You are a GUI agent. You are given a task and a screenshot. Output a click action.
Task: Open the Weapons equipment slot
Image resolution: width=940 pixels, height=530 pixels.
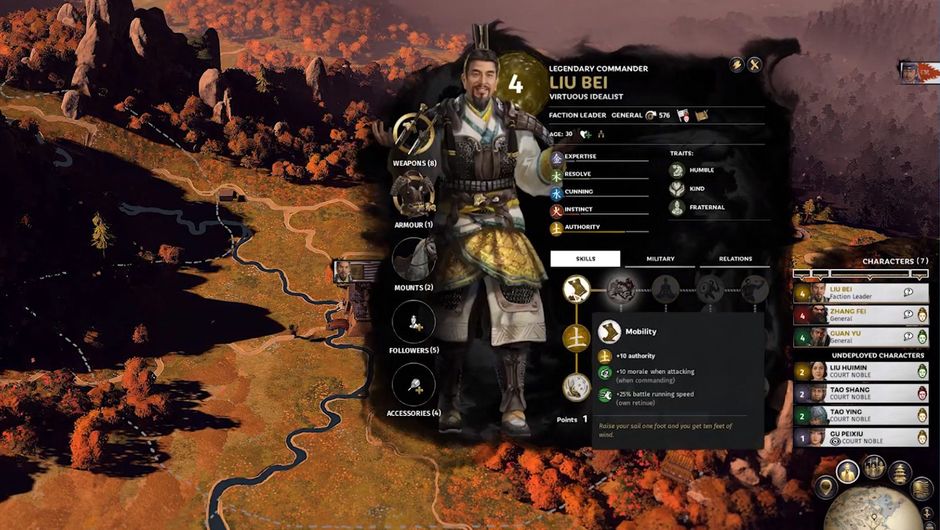tap(412, 134)
